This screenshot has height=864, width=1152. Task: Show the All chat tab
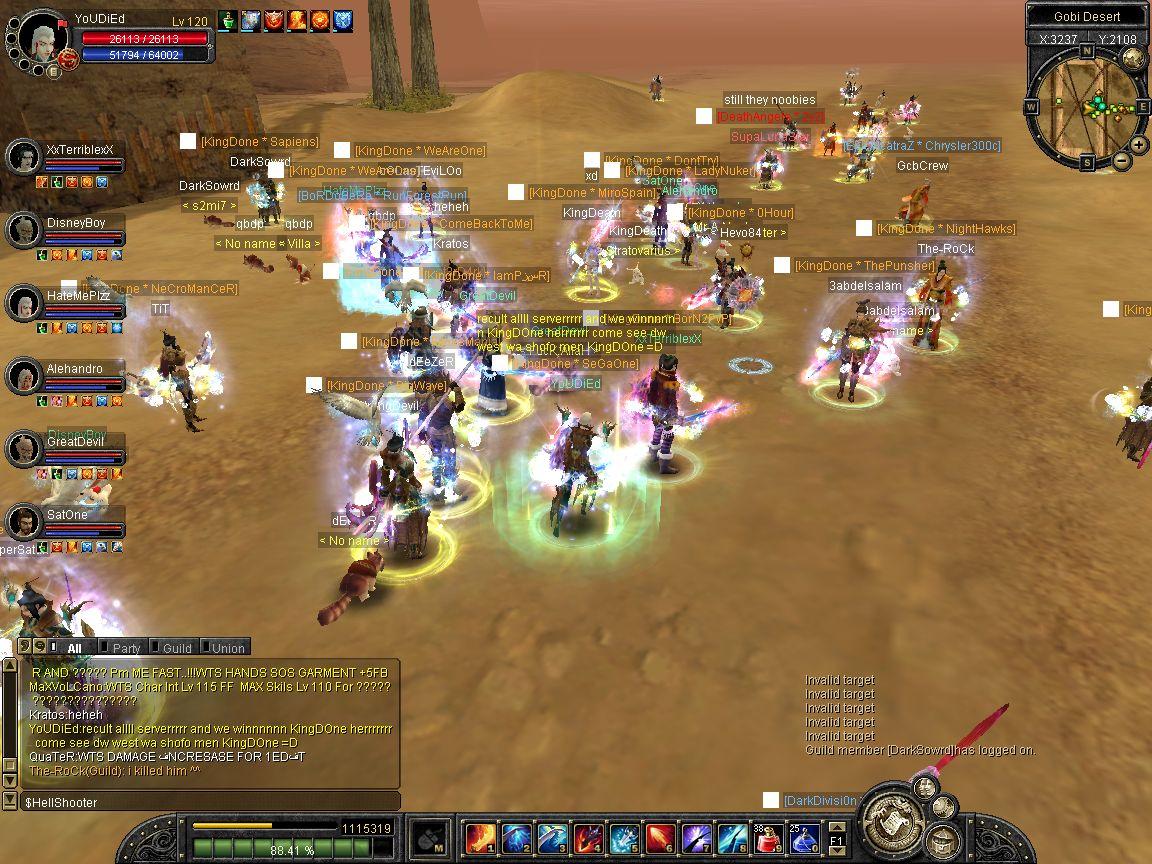pos(72,648)
